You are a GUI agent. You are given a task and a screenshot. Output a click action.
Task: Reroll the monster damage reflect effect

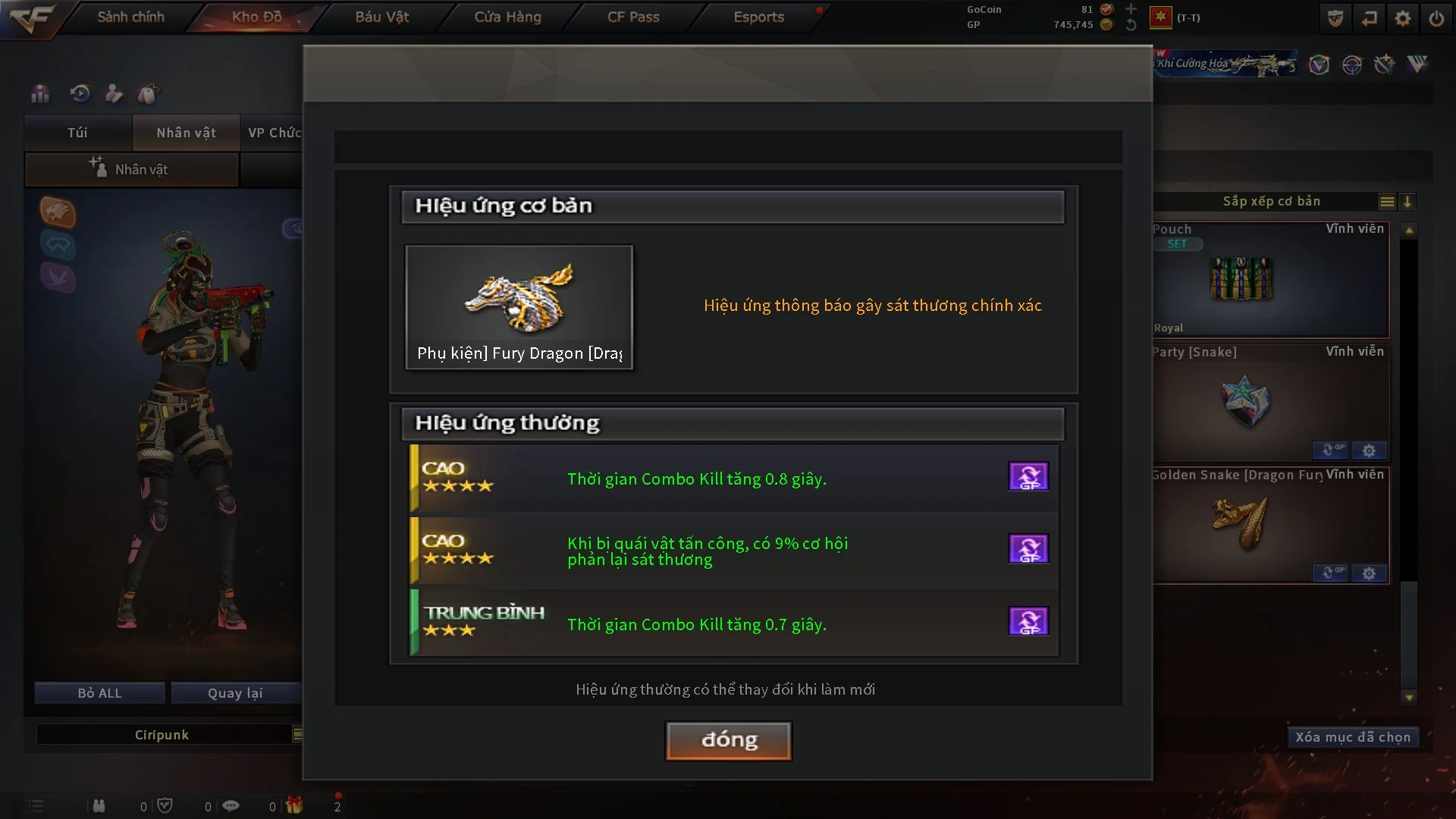coord(1028,549)
